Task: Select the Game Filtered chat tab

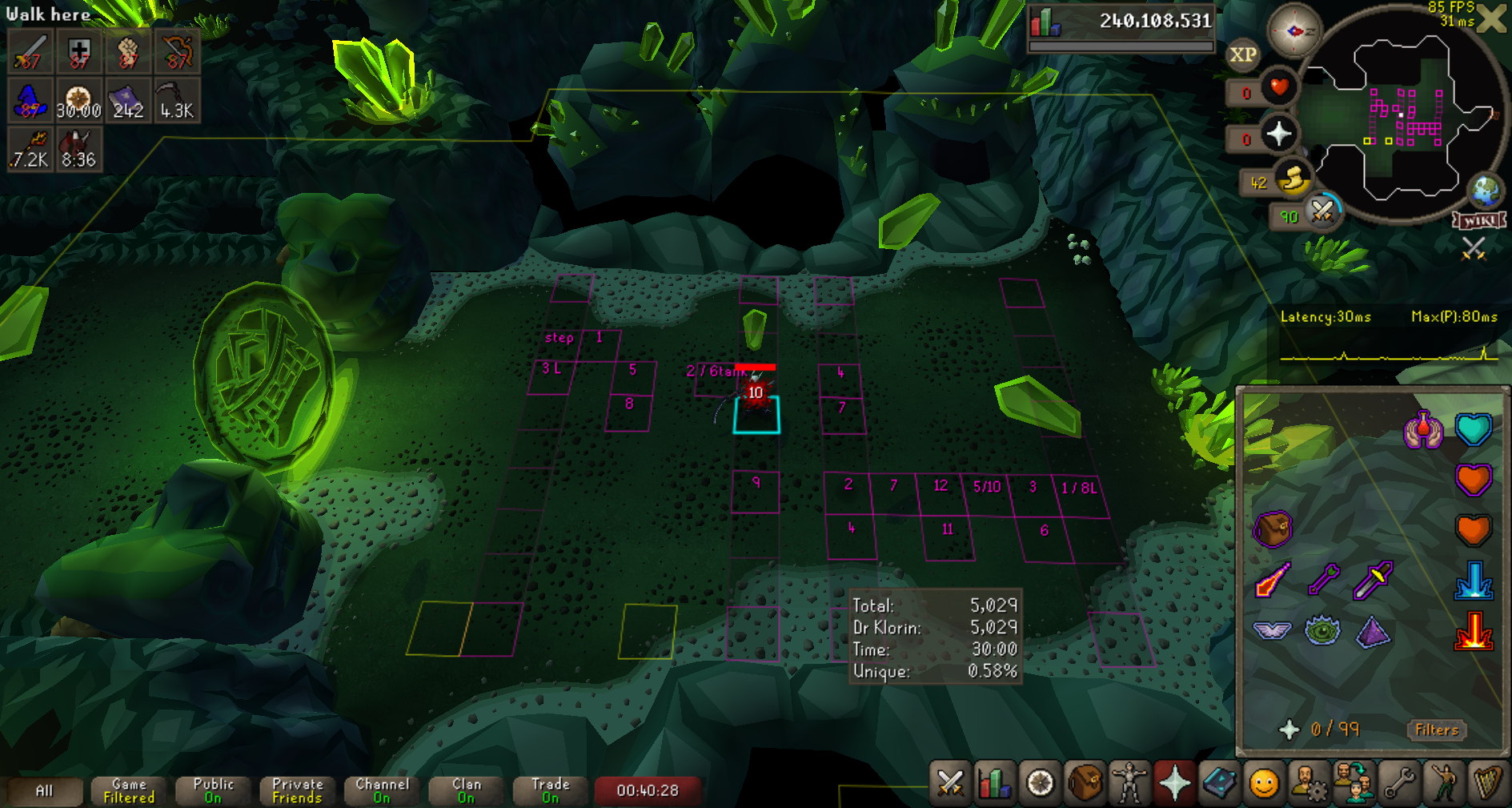Action: coord(129,790)
